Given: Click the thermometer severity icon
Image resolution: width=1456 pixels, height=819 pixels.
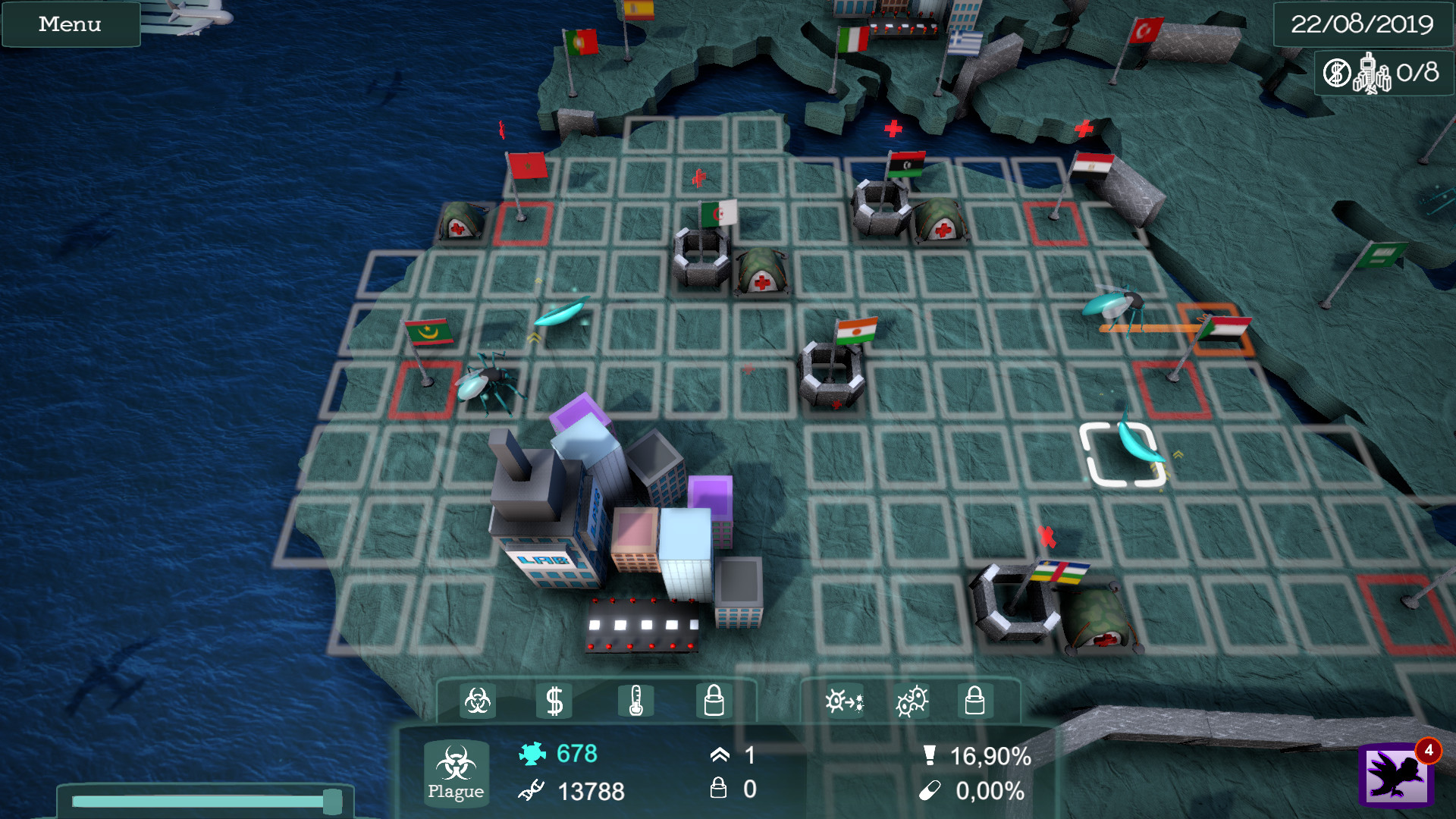Looking at the screenshot, I should [637, 701].
